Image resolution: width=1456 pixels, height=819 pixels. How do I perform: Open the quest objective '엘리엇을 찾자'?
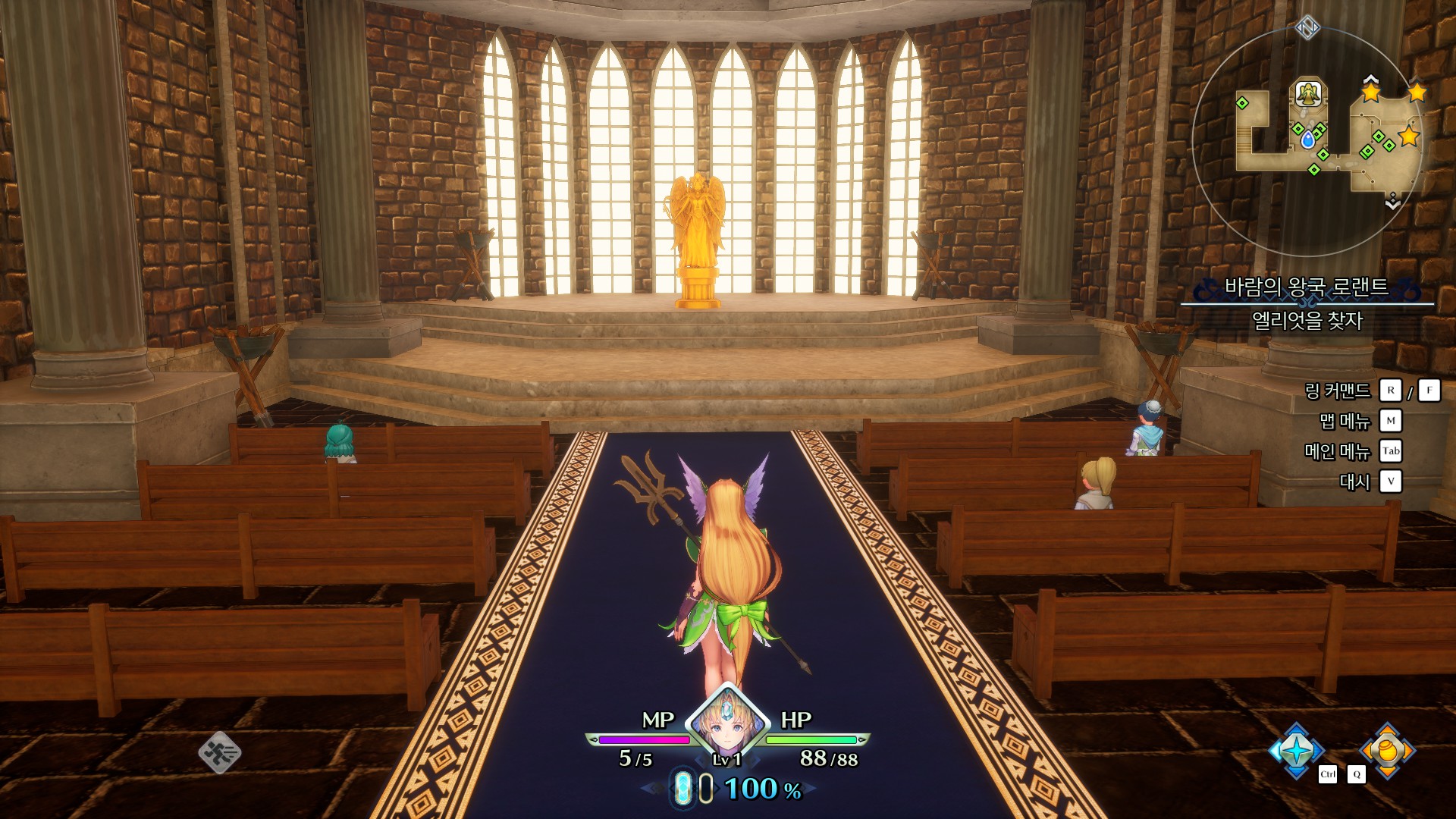coord(1307,321)
